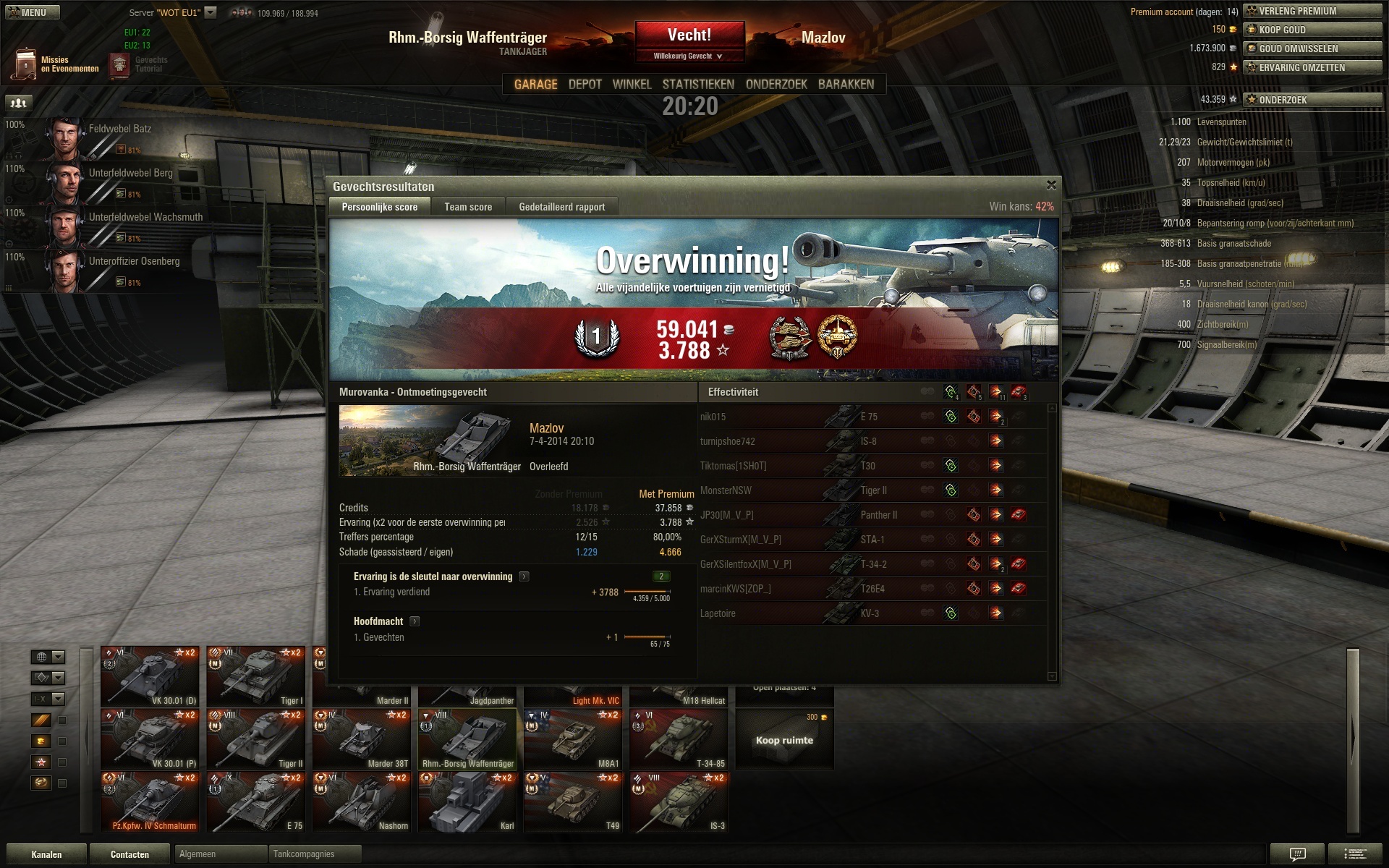
Task: Open the server selection dropdown
Action: [211, 12]
